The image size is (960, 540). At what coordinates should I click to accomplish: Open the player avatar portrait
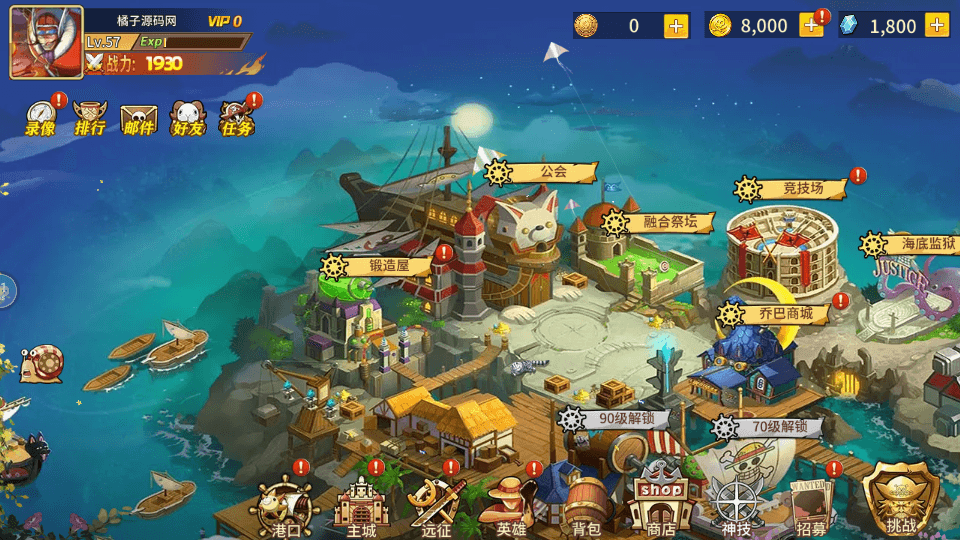(45, 44)
